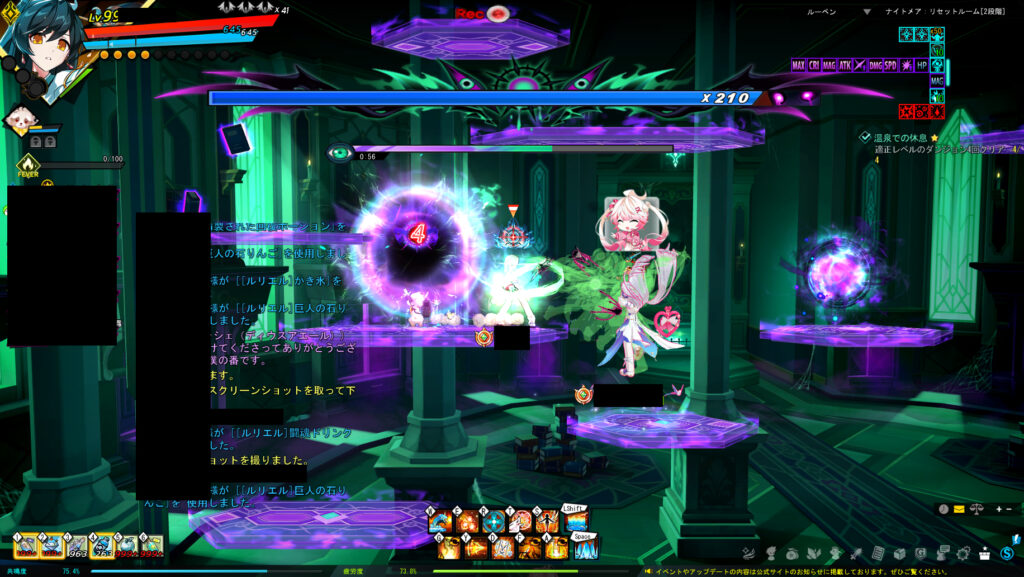Click the blue S circle icon
This screenshot has width=1024, height=577.
(x=1007, y=553)
